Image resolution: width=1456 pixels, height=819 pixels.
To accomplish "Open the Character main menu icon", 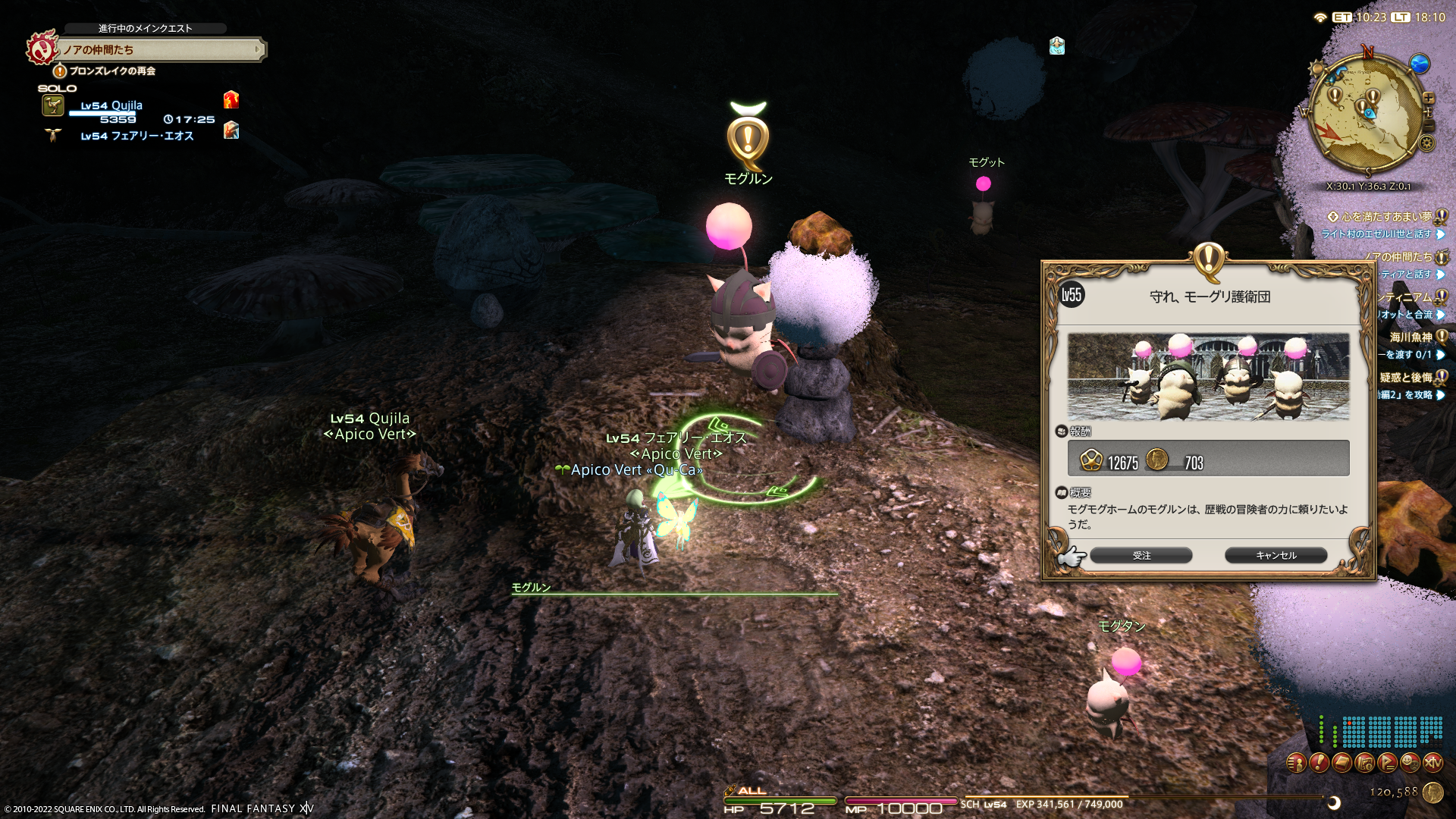I will (1296, 762).
